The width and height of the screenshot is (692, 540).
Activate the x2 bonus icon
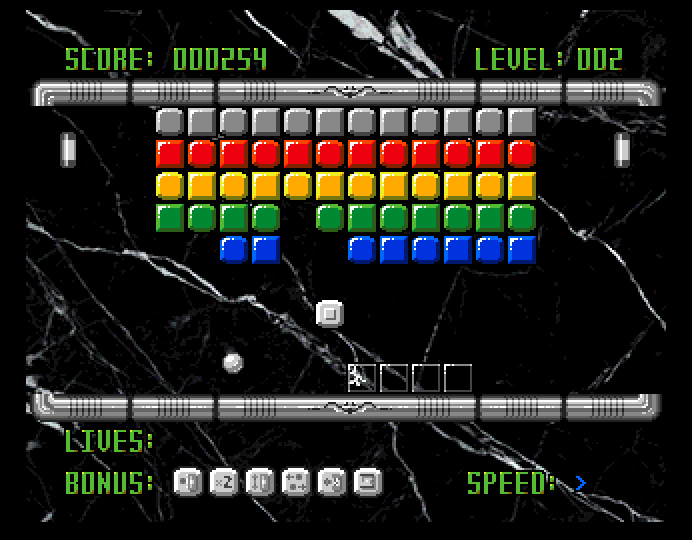(x=224, y=483)
